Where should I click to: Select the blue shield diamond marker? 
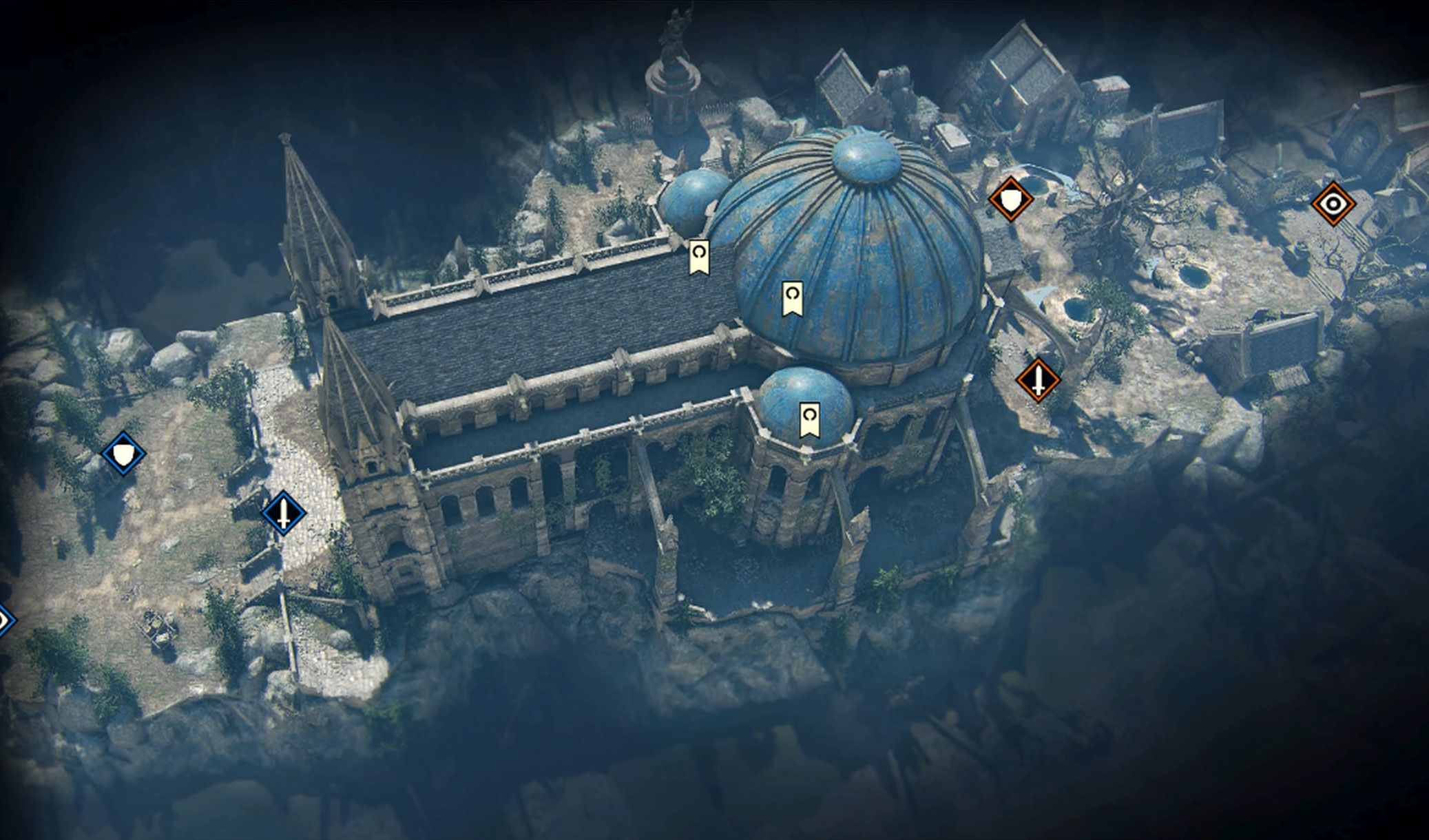pos(123,454)
